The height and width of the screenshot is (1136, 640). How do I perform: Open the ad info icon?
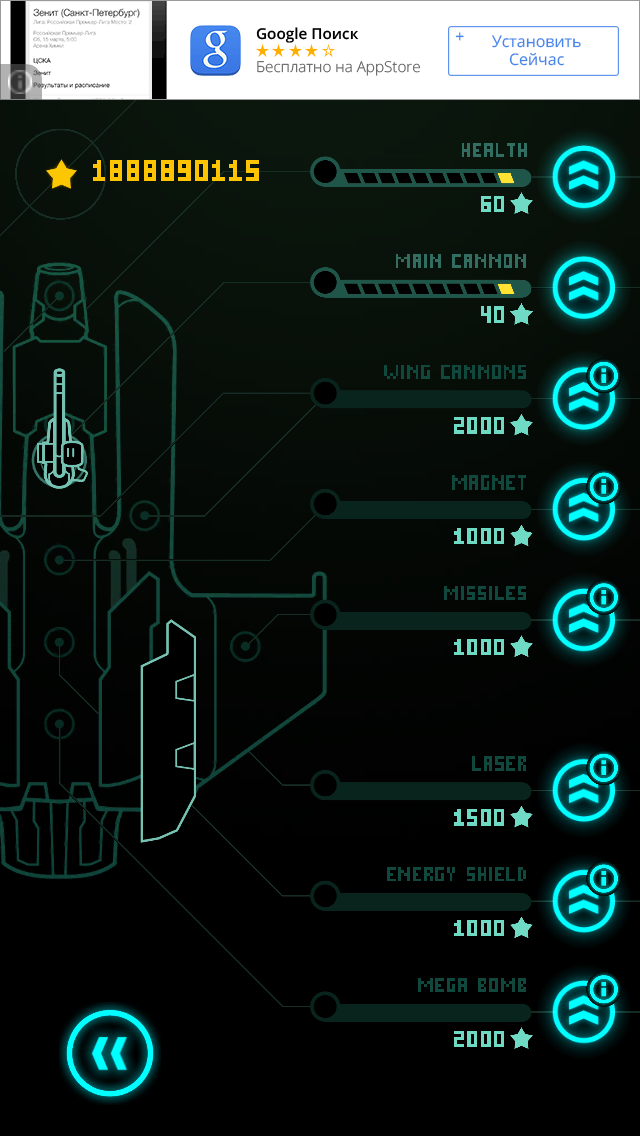click(x=18, y=81)
